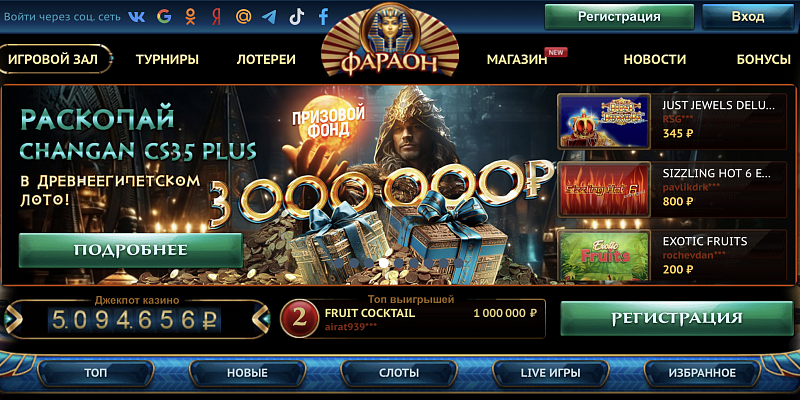Click Регистрация button beside Вход
Viewport: 800px width, 400px height.
coord(619,17)
